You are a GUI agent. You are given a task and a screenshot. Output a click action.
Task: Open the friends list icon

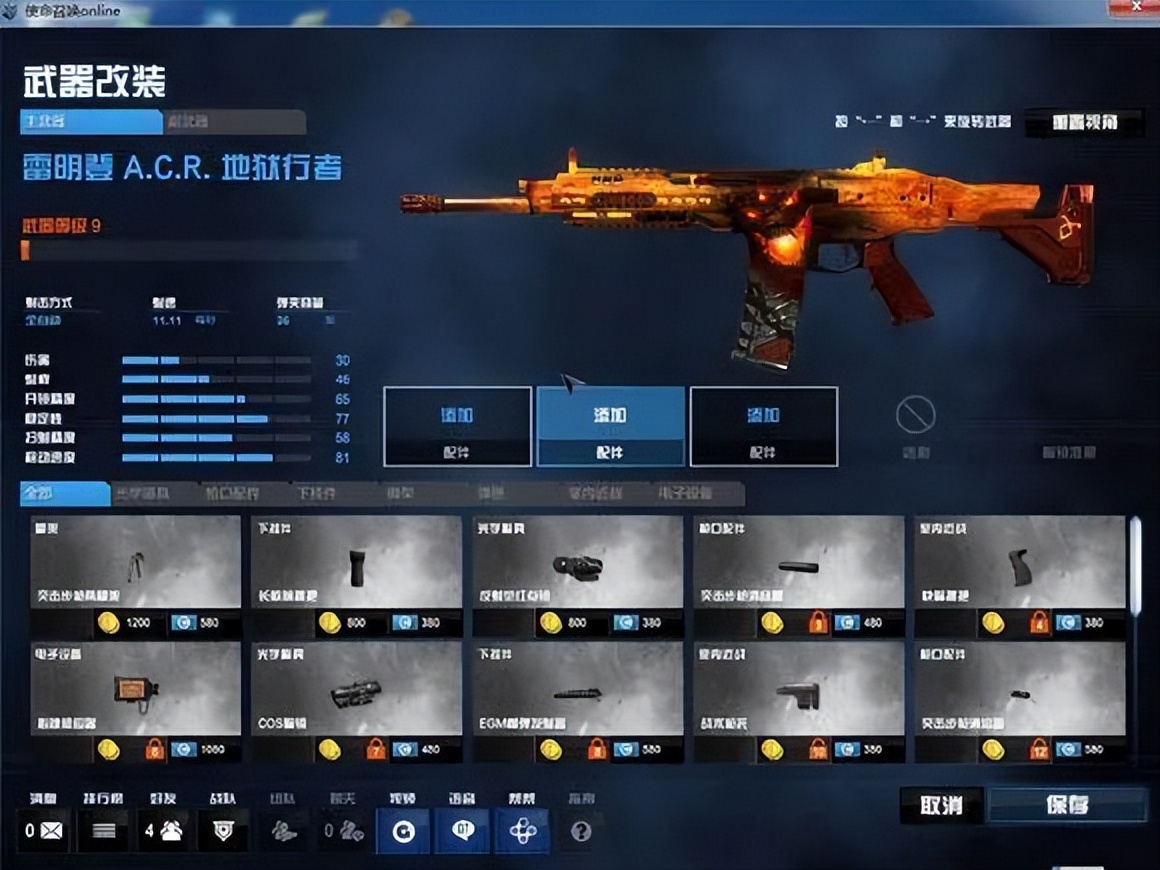163,830
